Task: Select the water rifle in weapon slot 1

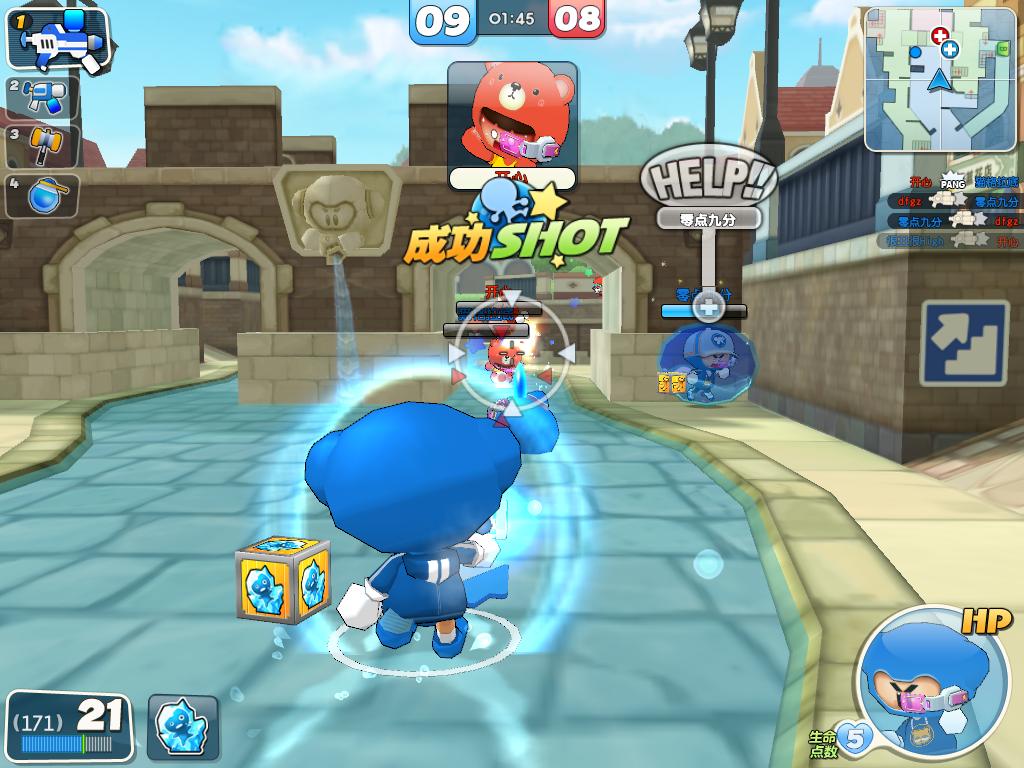Action: [x=58, y=41]
